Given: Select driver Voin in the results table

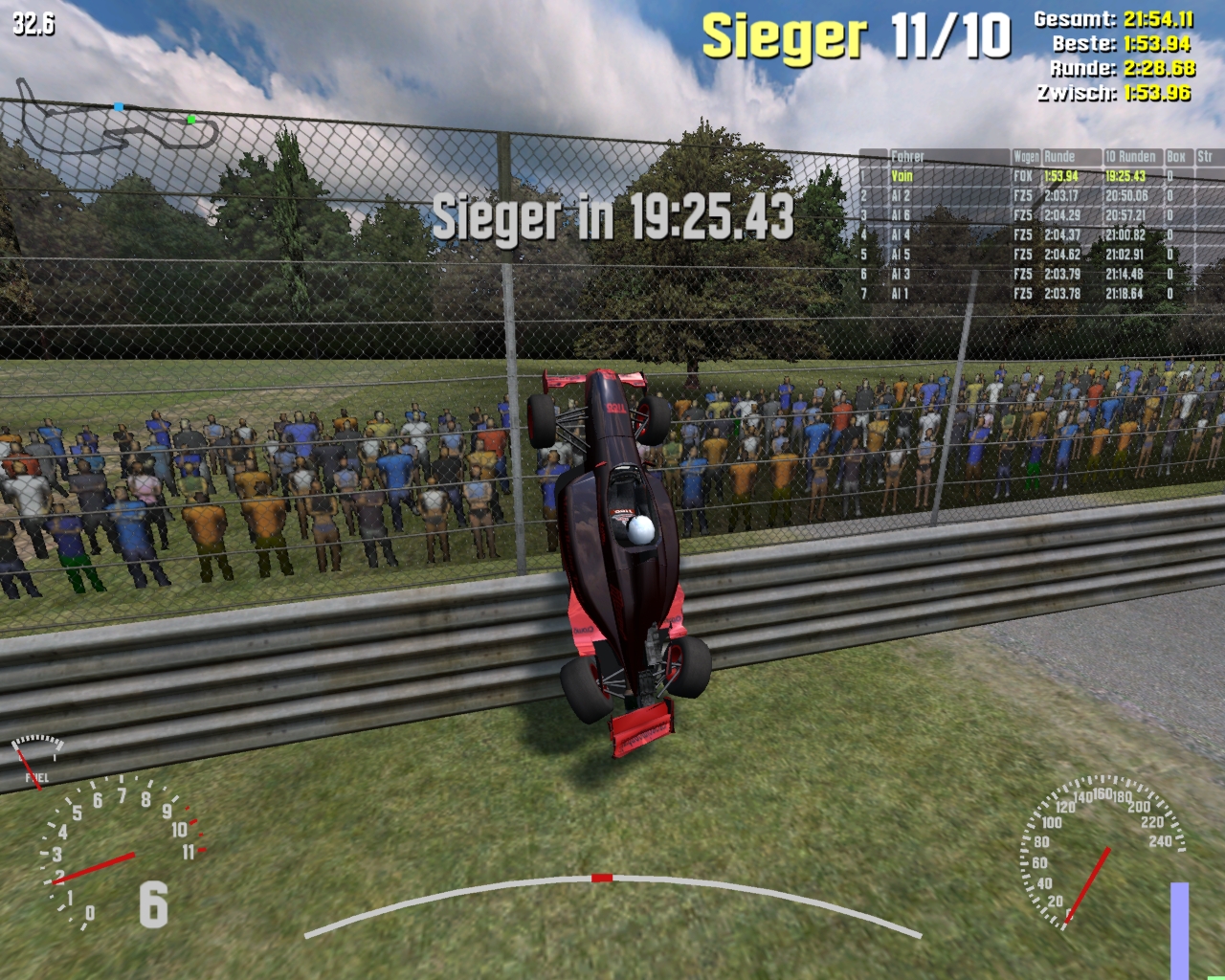Looking at the screenshot, I should tap(902, 176).
